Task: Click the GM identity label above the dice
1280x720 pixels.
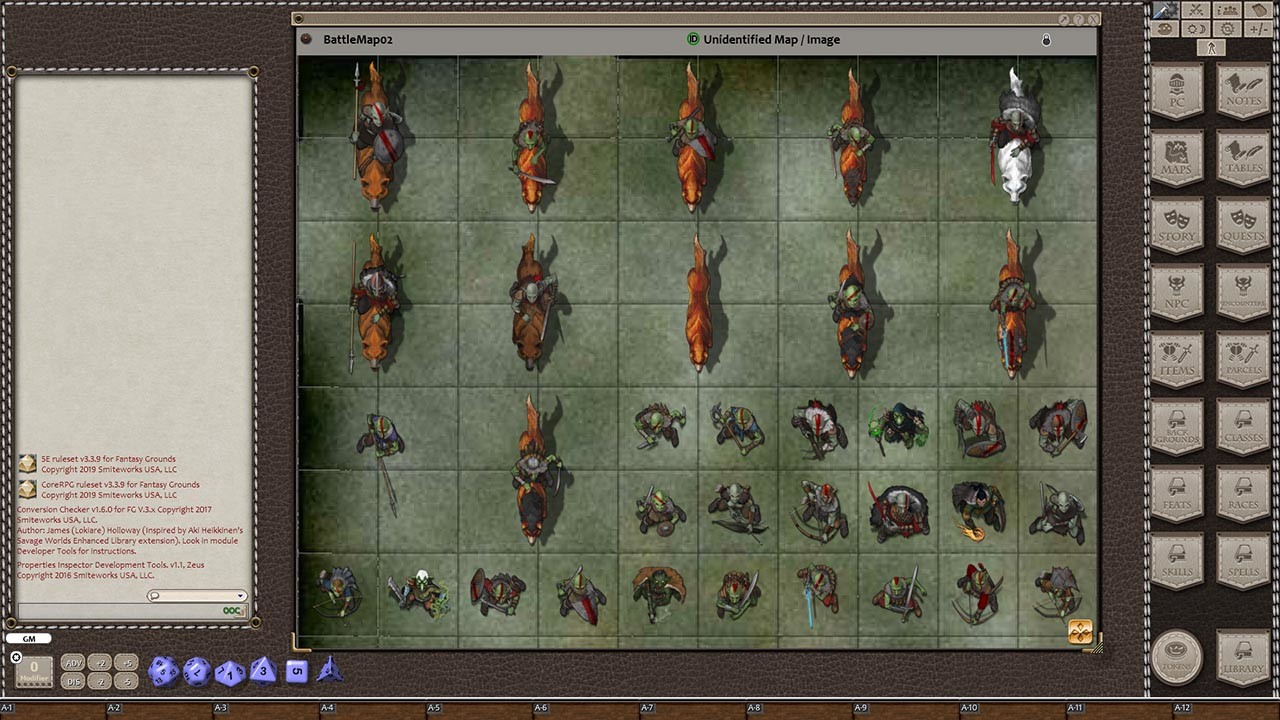Action: pos(28,638)
